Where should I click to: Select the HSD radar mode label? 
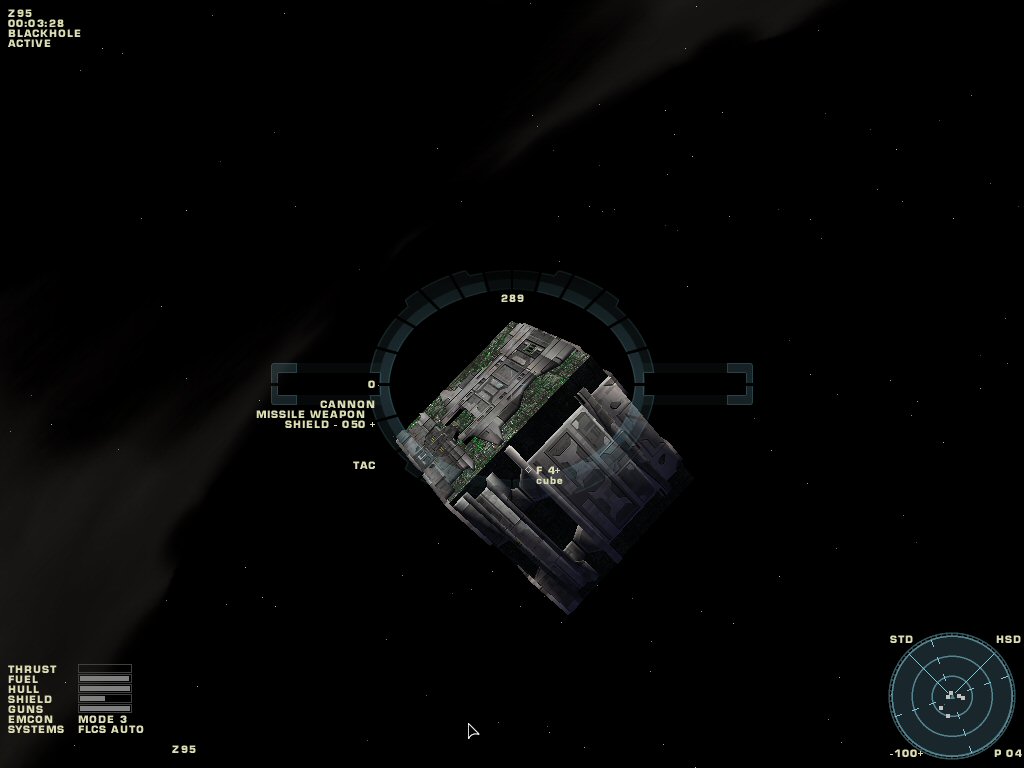pyautogui.click(x=1008, y=639)
